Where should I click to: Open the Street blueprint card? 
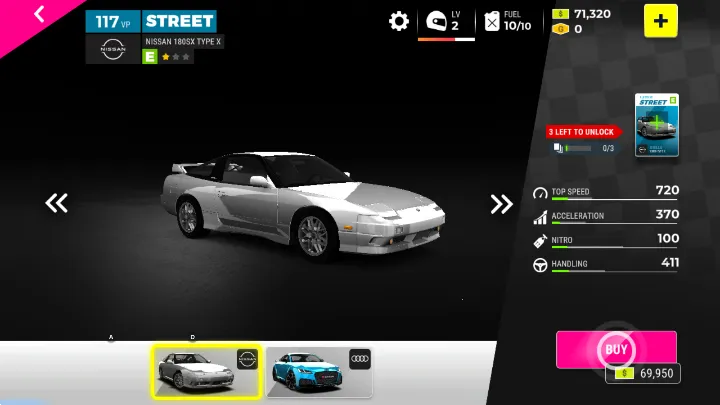tap(657, 126)
